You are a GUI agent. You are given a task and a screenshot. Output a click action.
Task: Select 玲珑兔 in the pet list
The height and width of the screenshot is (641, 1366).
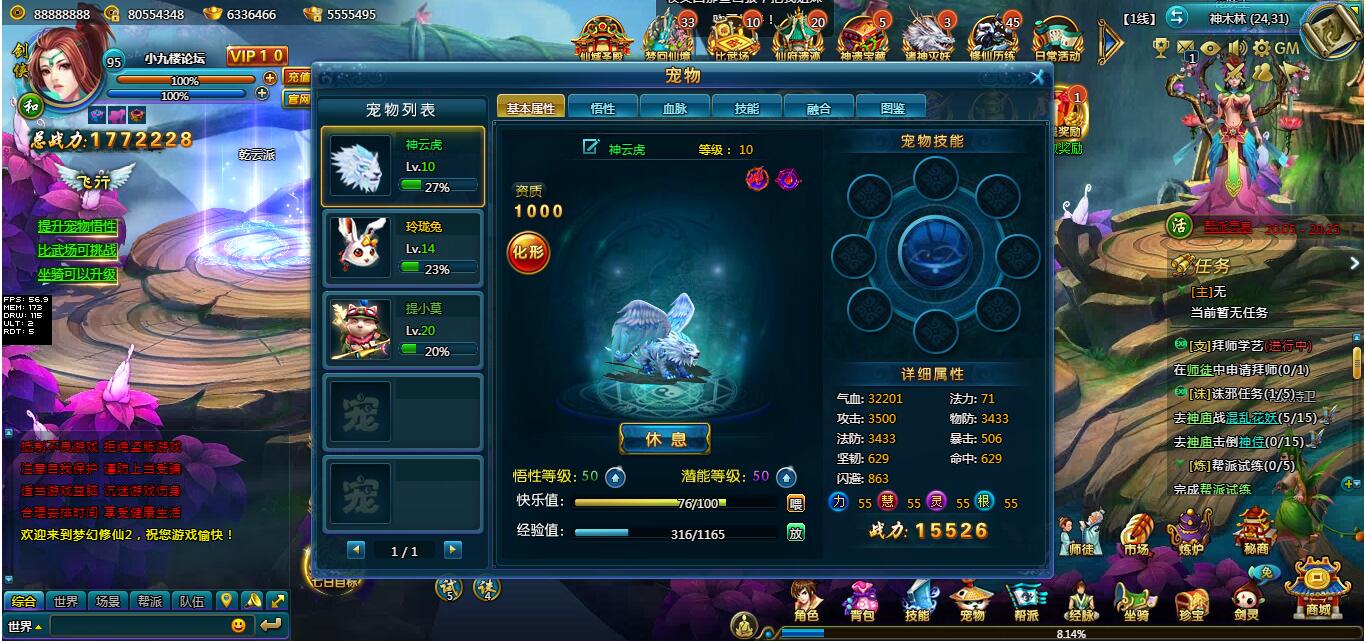click(x=402, y=248)
